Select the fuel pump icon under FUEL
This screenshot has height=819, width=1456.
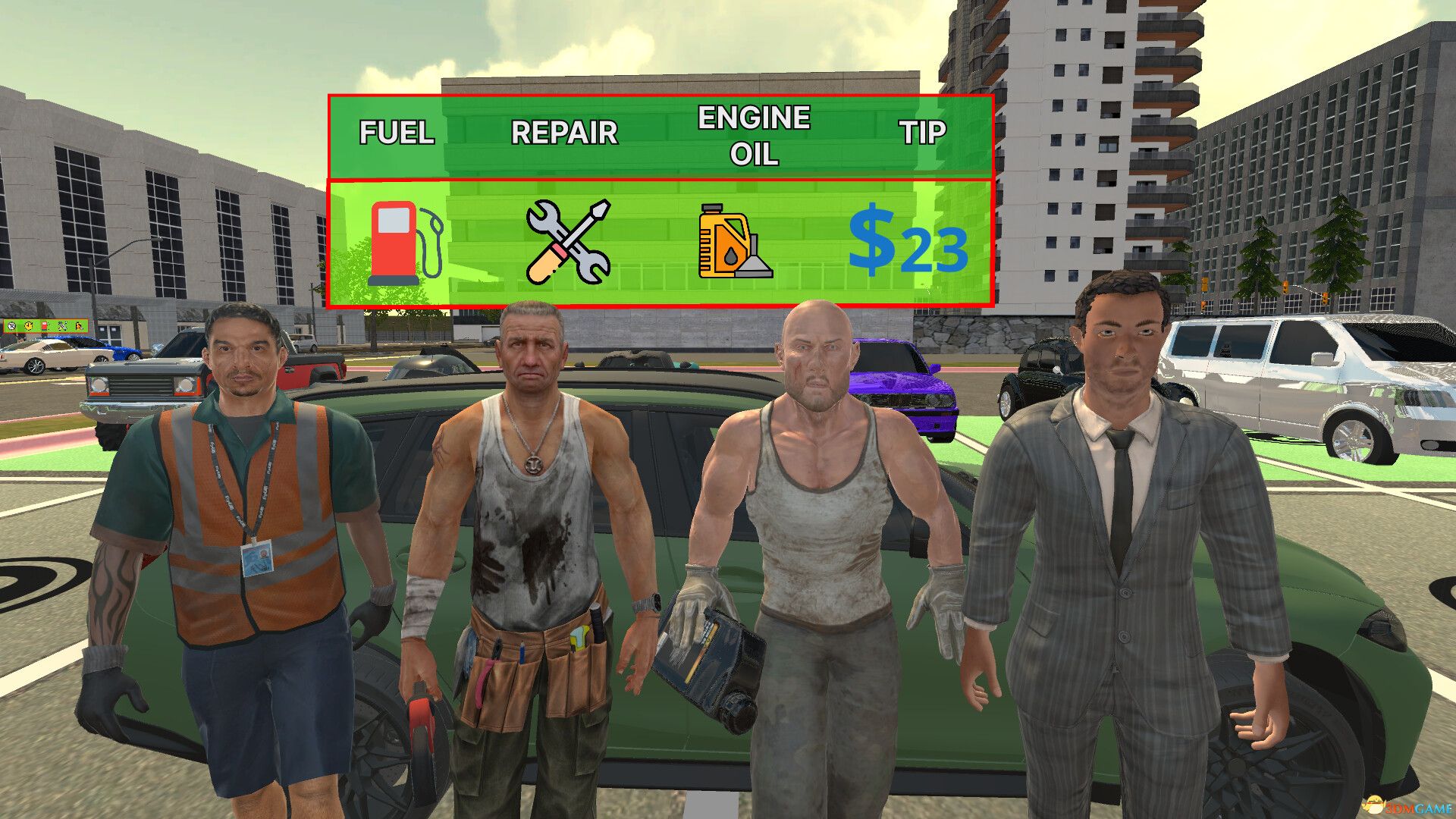pos(400,243)
